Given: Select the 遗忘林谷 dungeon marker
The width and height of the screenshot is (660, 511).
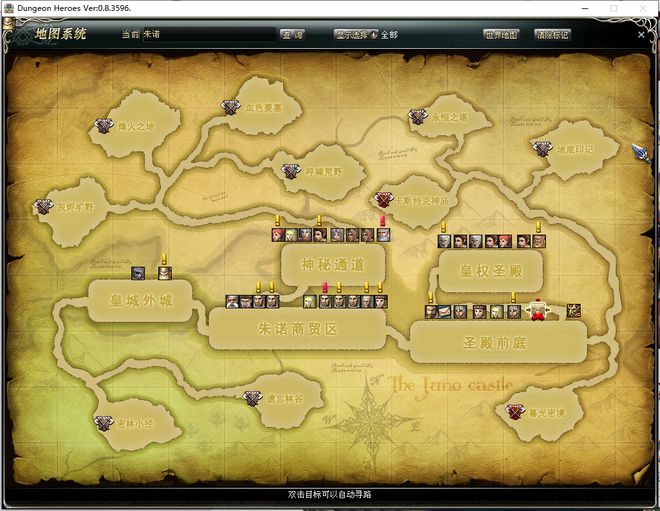Looking at the screenshot, I should pos(252,398).
